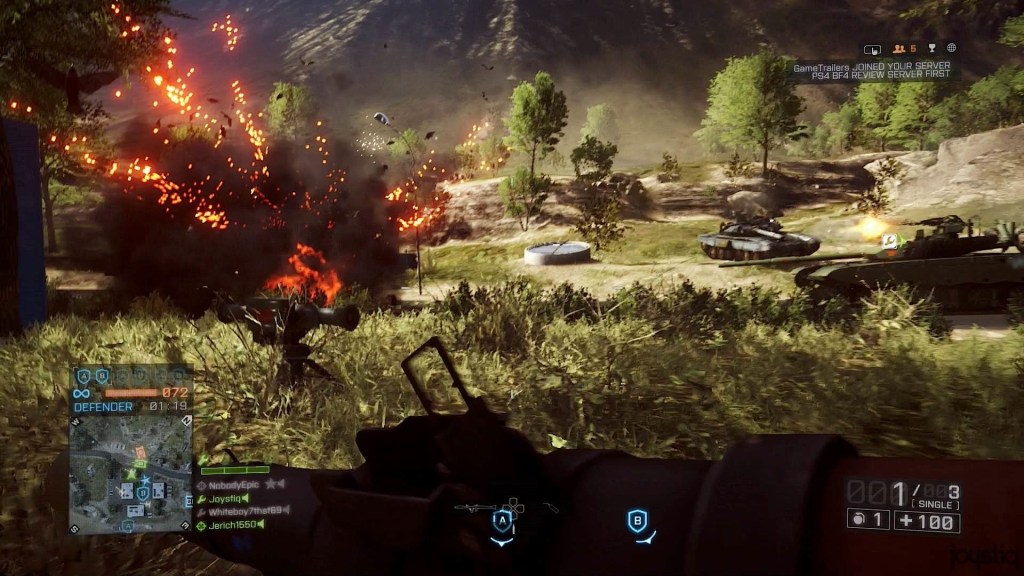Image resolution: width=1024 pixels, height=576 pixels.
Task: Click the trophy icon
Action: point(931,48)
